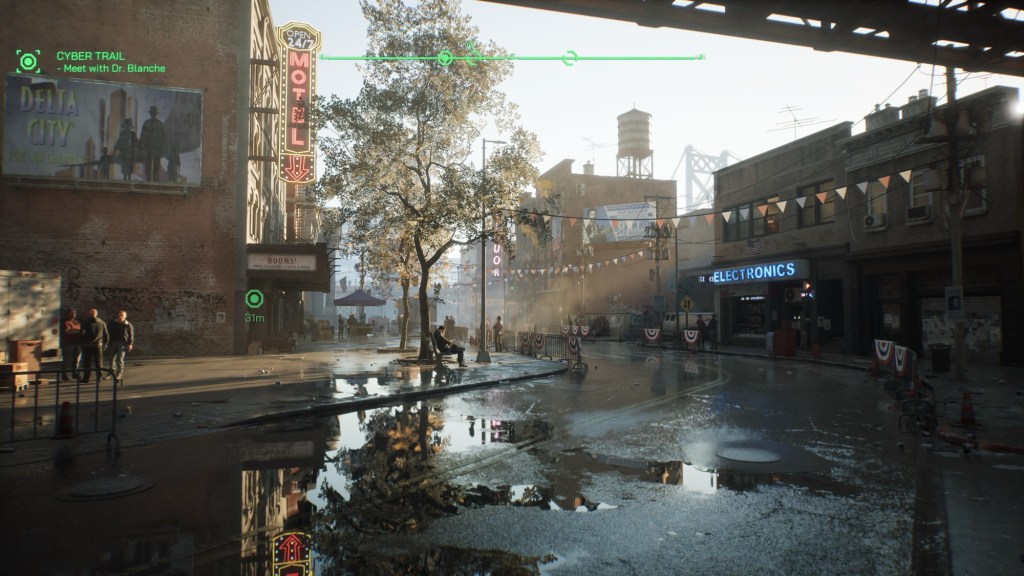Click the Cyber Trail quest tracker icon
Screen dimensions: 1024x576
(28, 62)
